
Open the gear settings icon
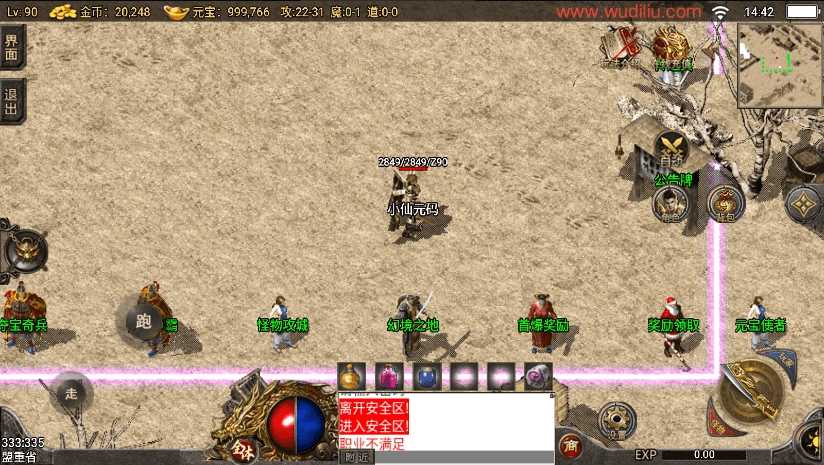(617, 421)
